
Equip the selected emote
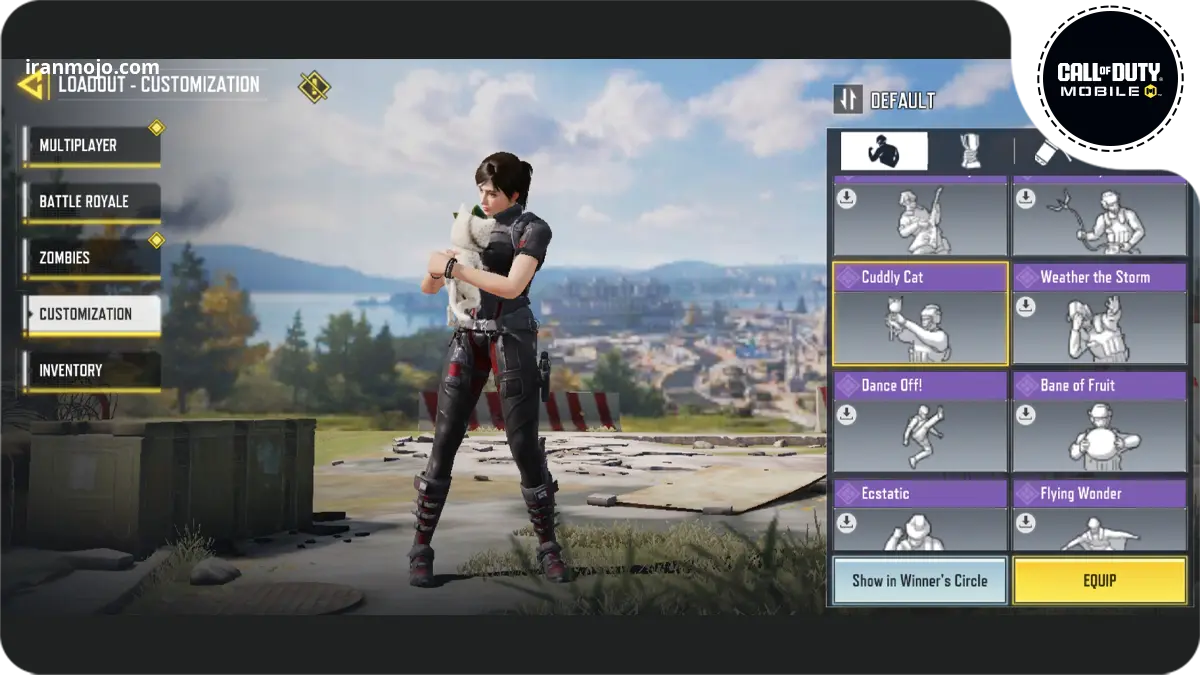click(x=1099, y=581)
